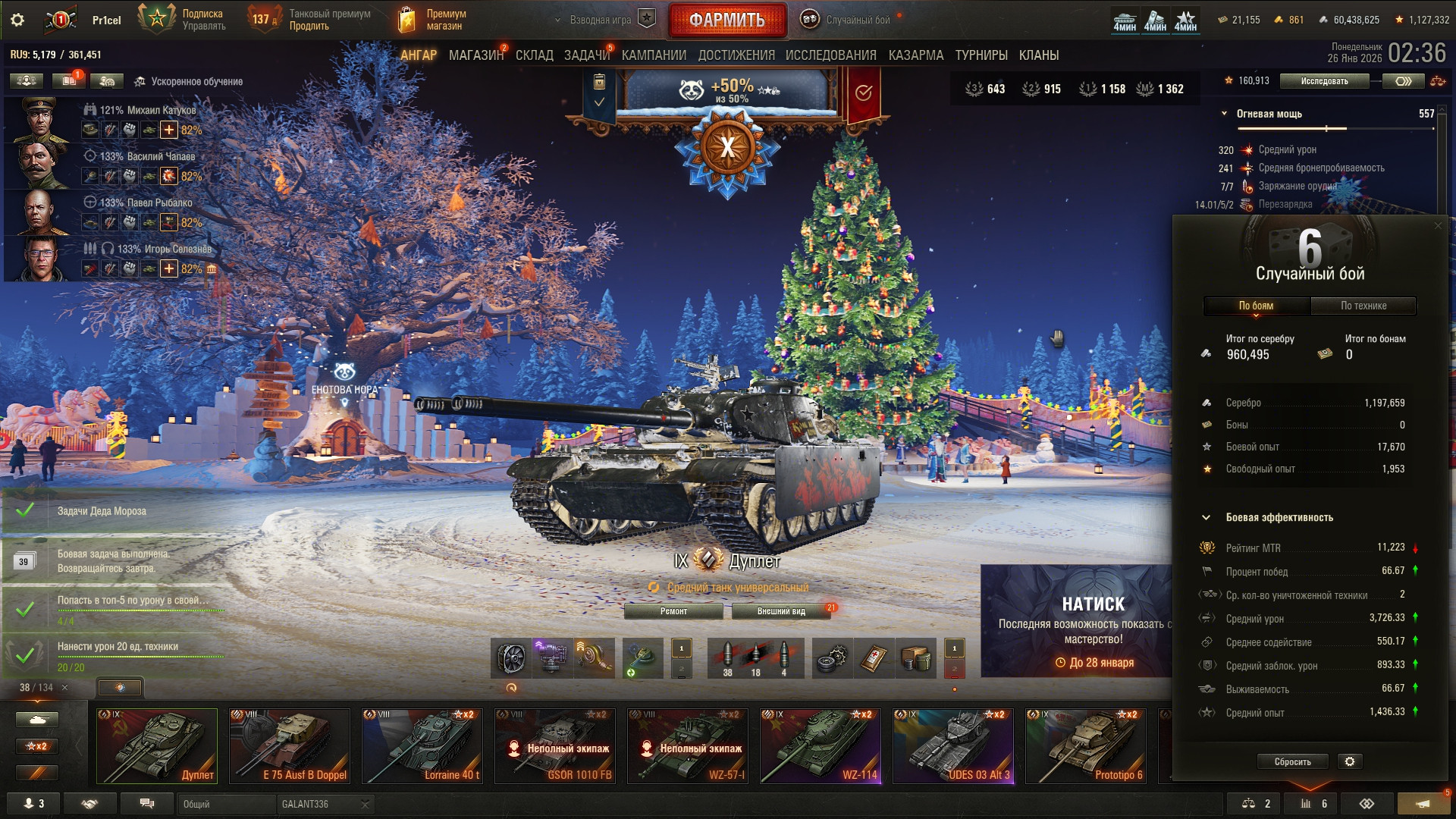Switch stats to По технике tab

(1363, 306)
